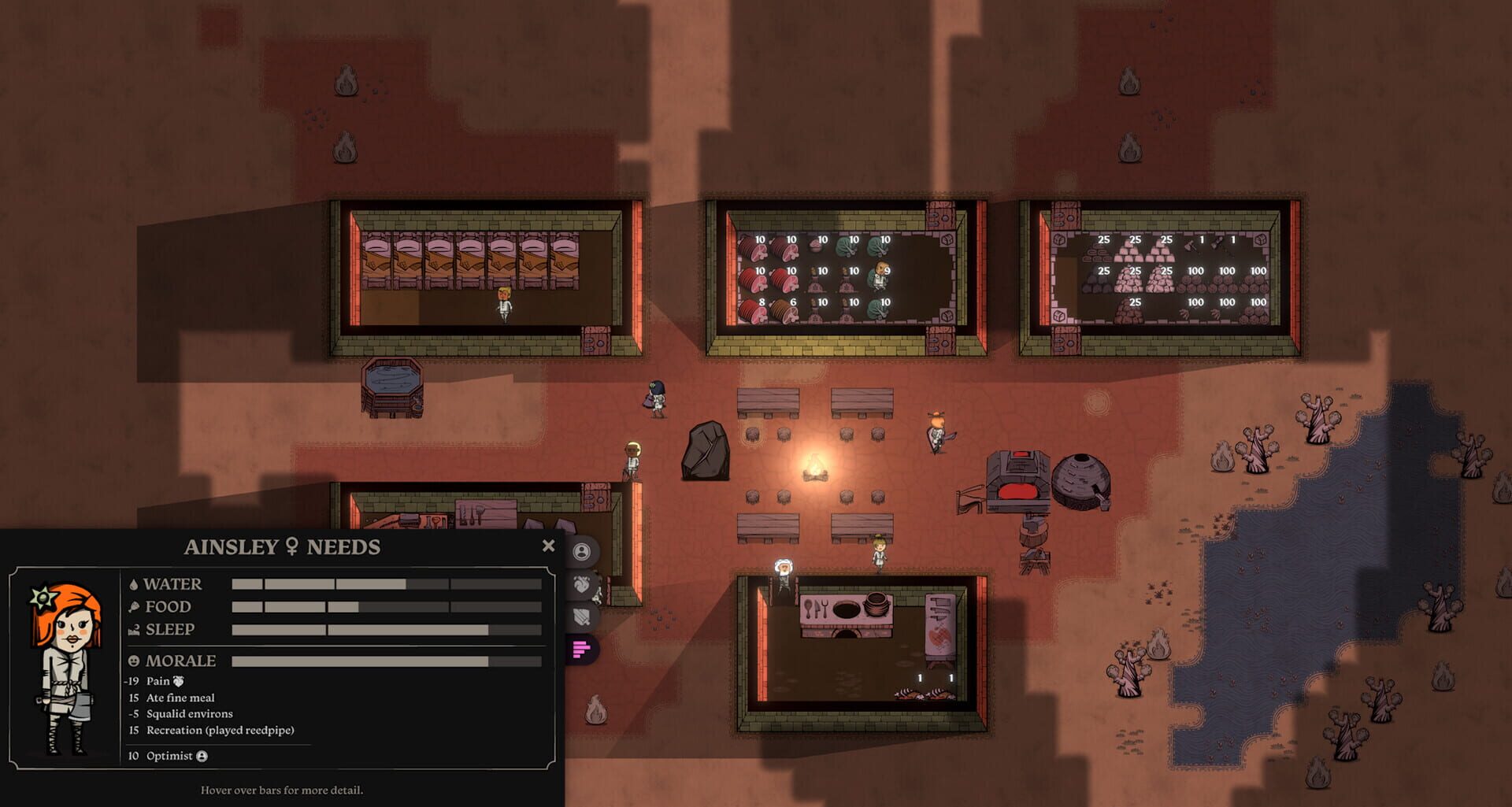Click the smiley face icon beside MORALE
The image size is (1512, 807).
135,660
